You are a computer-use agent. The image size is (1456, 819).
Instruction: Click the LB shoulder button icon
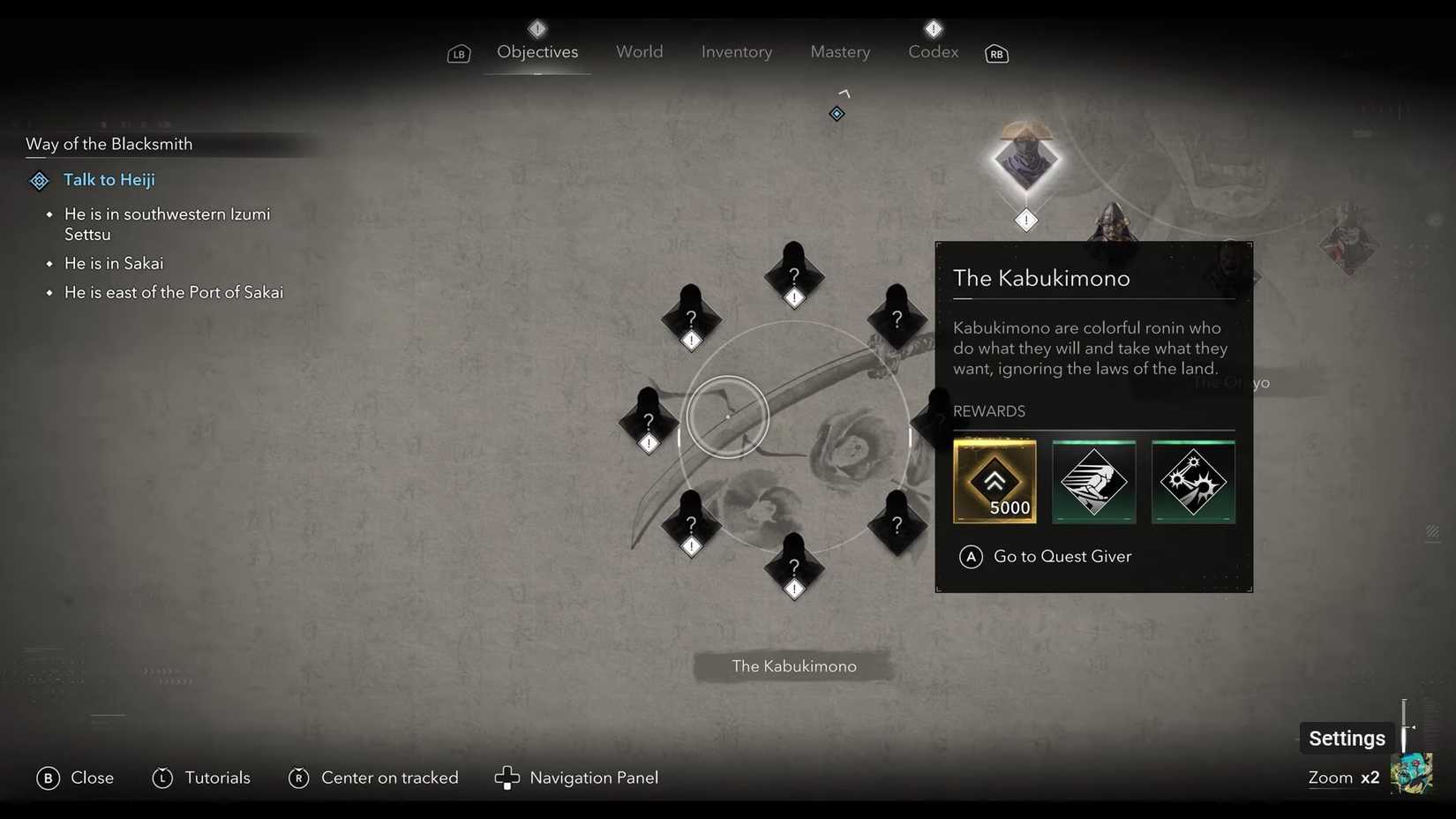pyautogui.click(x=458, y=54)
